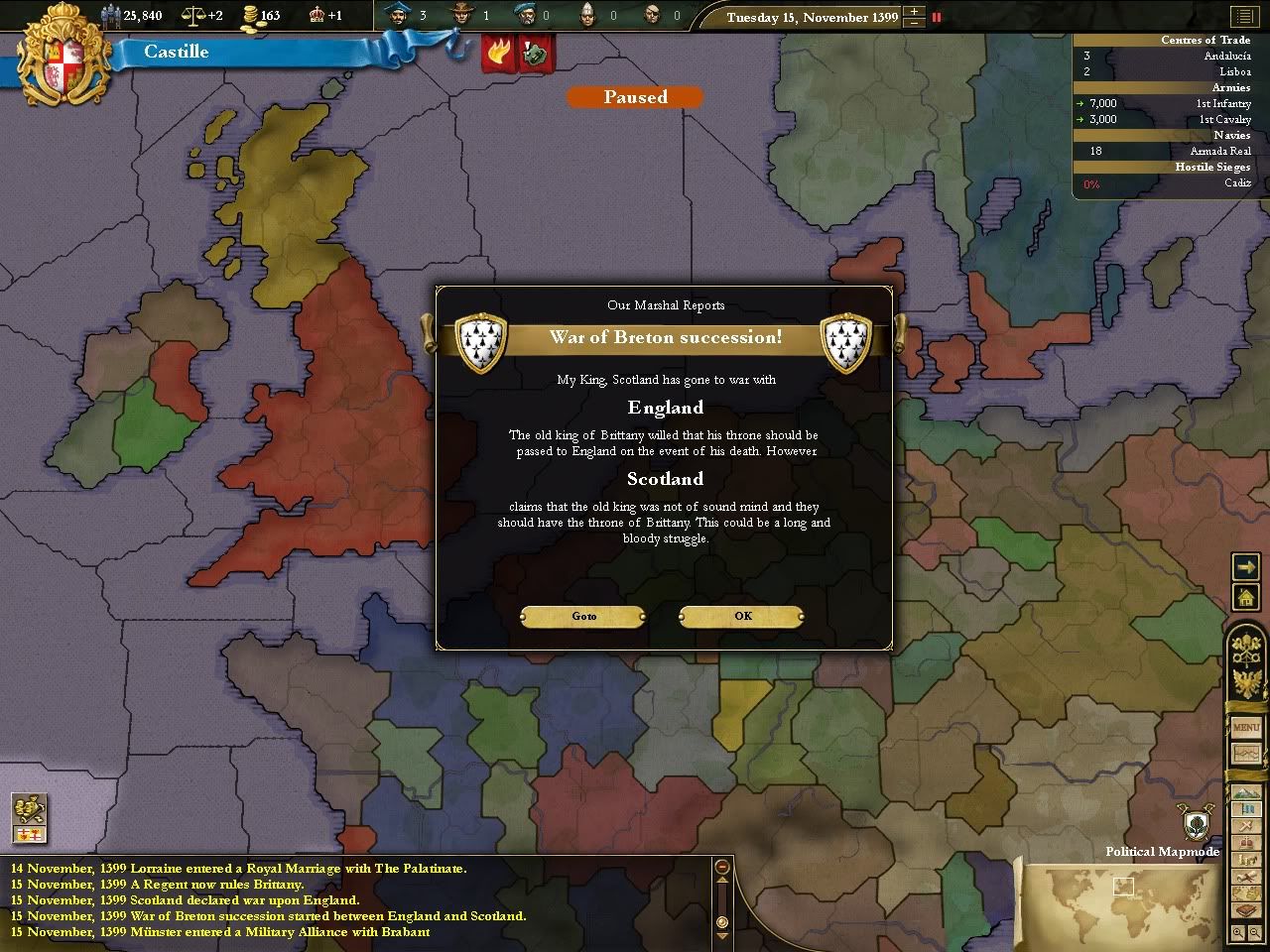The height and width of the screenshot is (952, 1270).
Task: Zoom in with the magnifier plus
Action: pos(1238,933)
